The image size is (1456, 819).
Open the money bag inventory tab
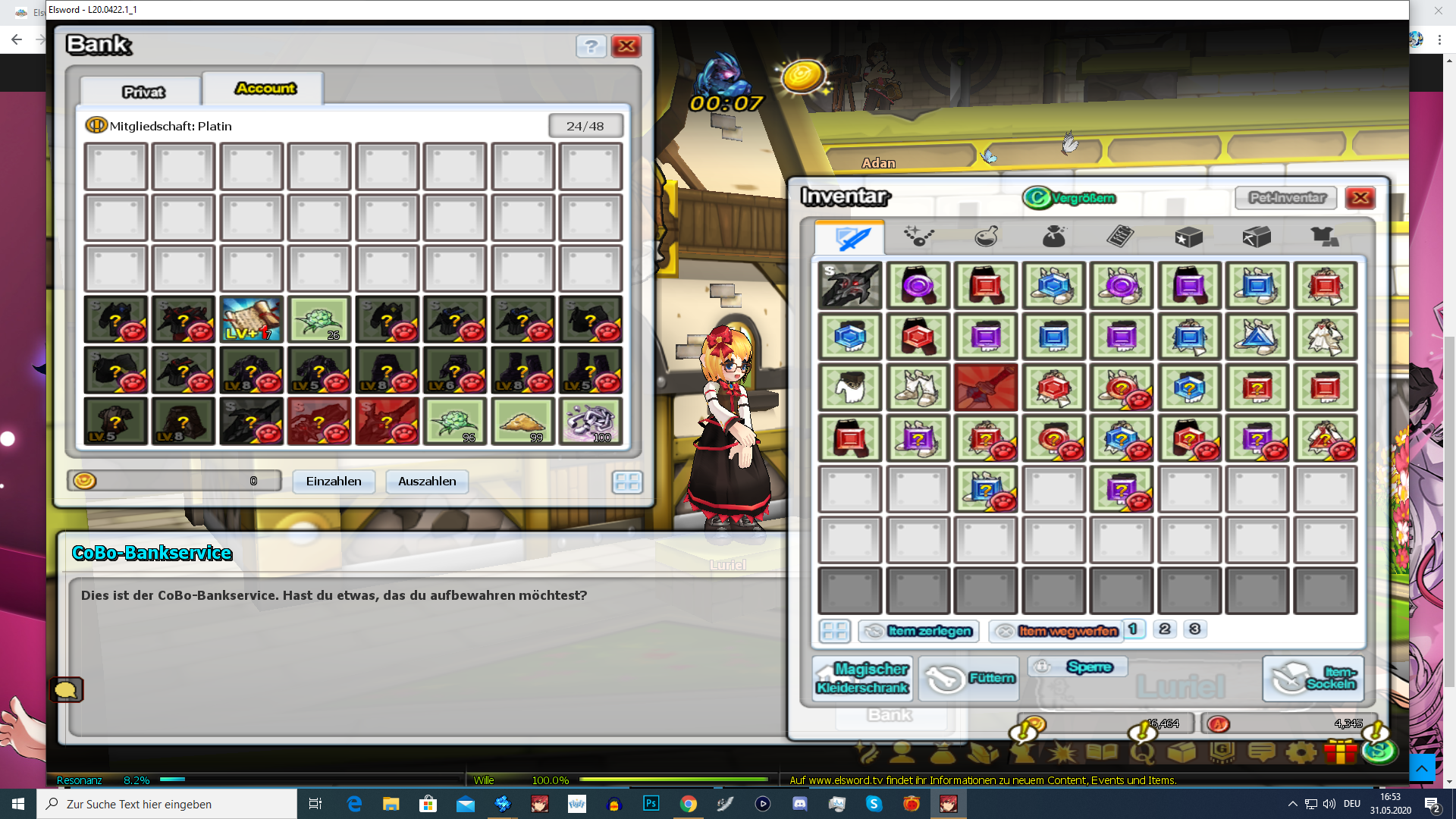pyautogui.click(x=1053, y=237)
